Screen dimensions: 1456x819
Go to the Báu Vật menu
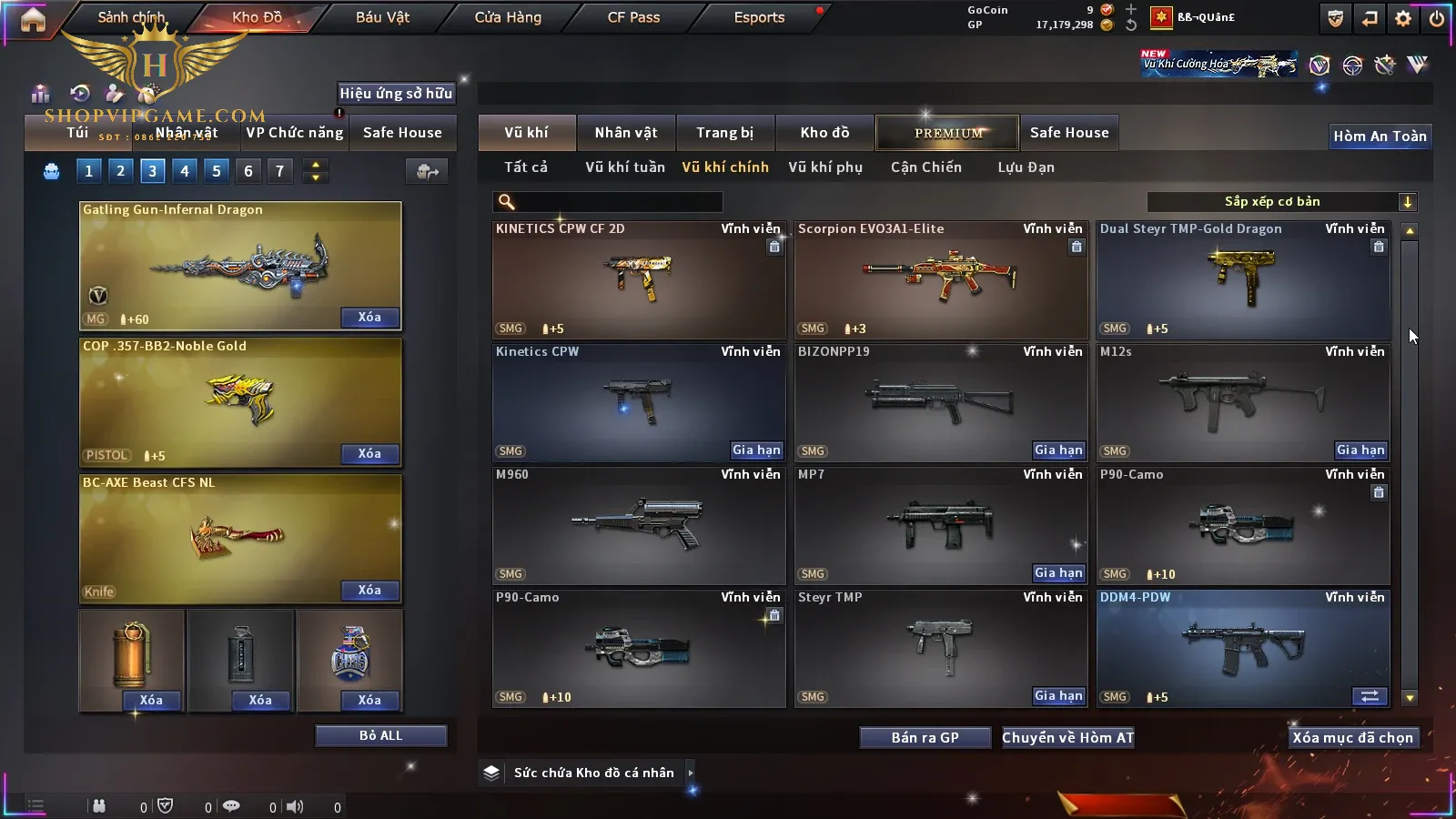pos(382,17)
